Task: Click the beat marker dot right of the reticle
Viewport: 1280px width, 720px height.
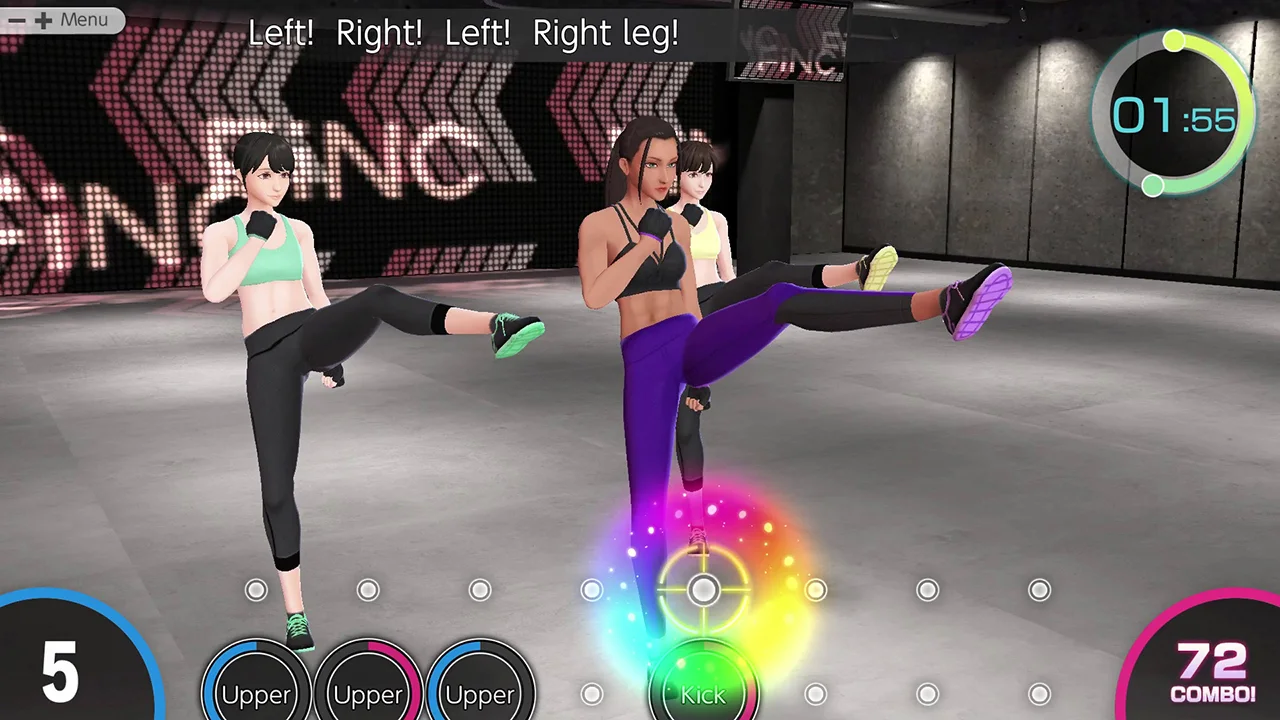Action: point(816,590)
